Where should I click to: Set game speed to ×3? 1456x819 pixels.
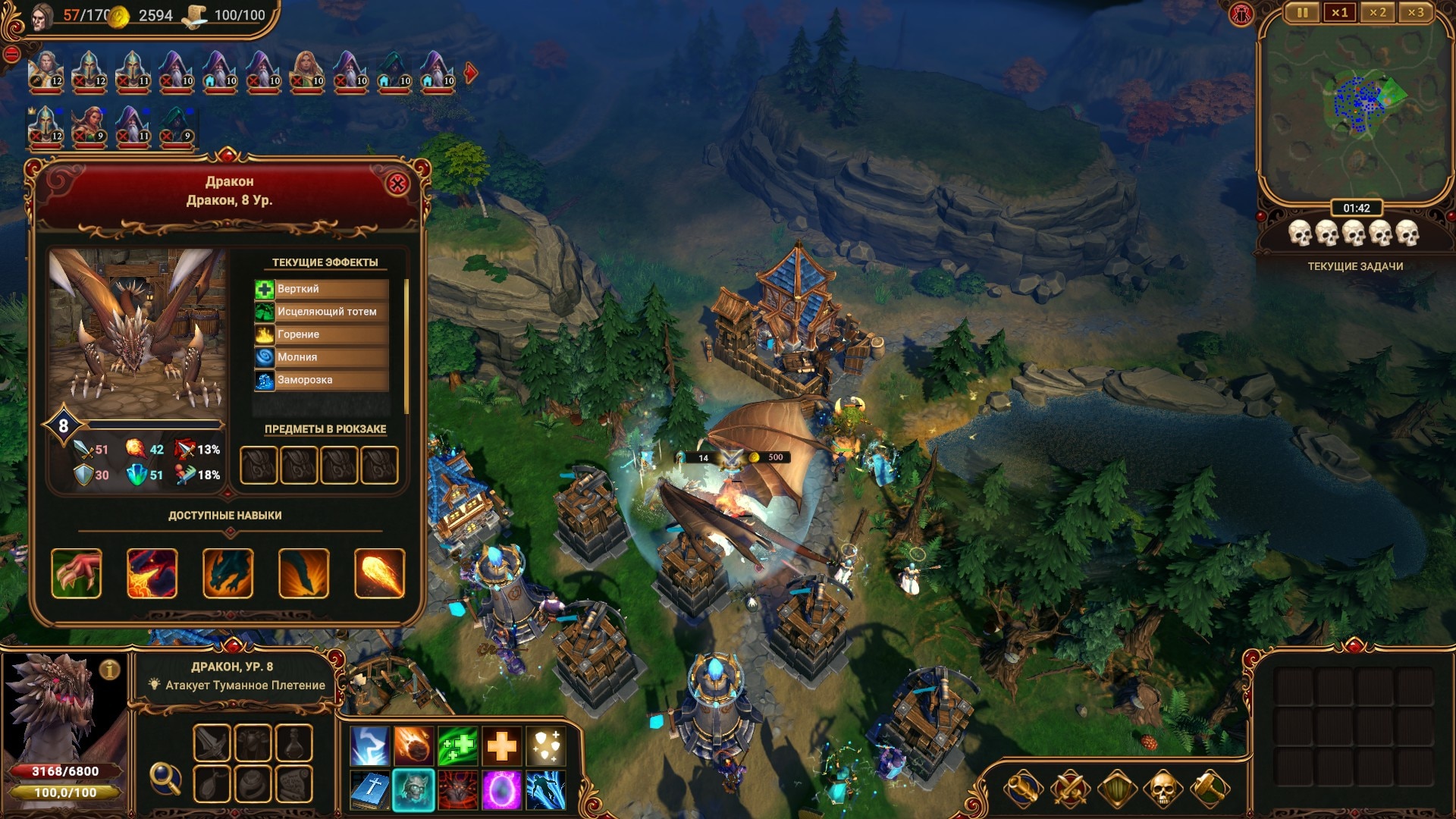tap(1415, 13)
